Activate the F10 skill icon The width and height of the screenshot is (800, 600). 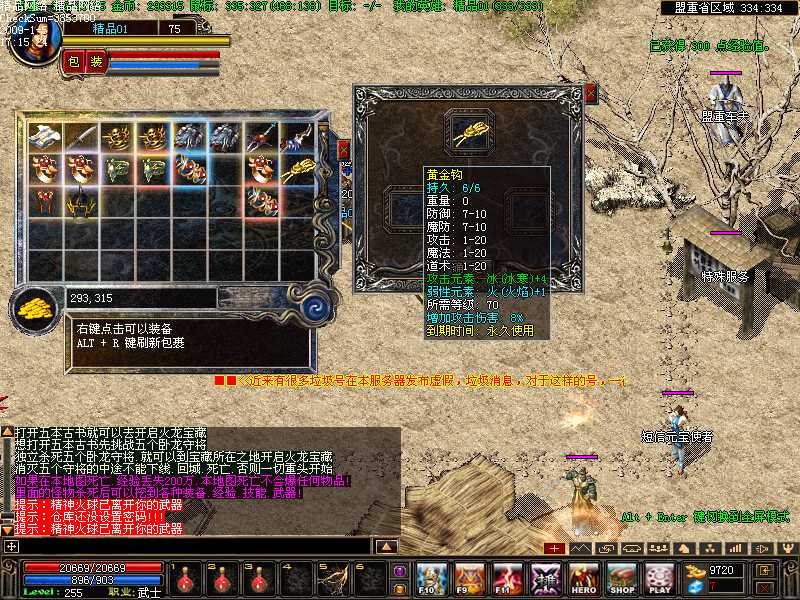tap(431, 578)
